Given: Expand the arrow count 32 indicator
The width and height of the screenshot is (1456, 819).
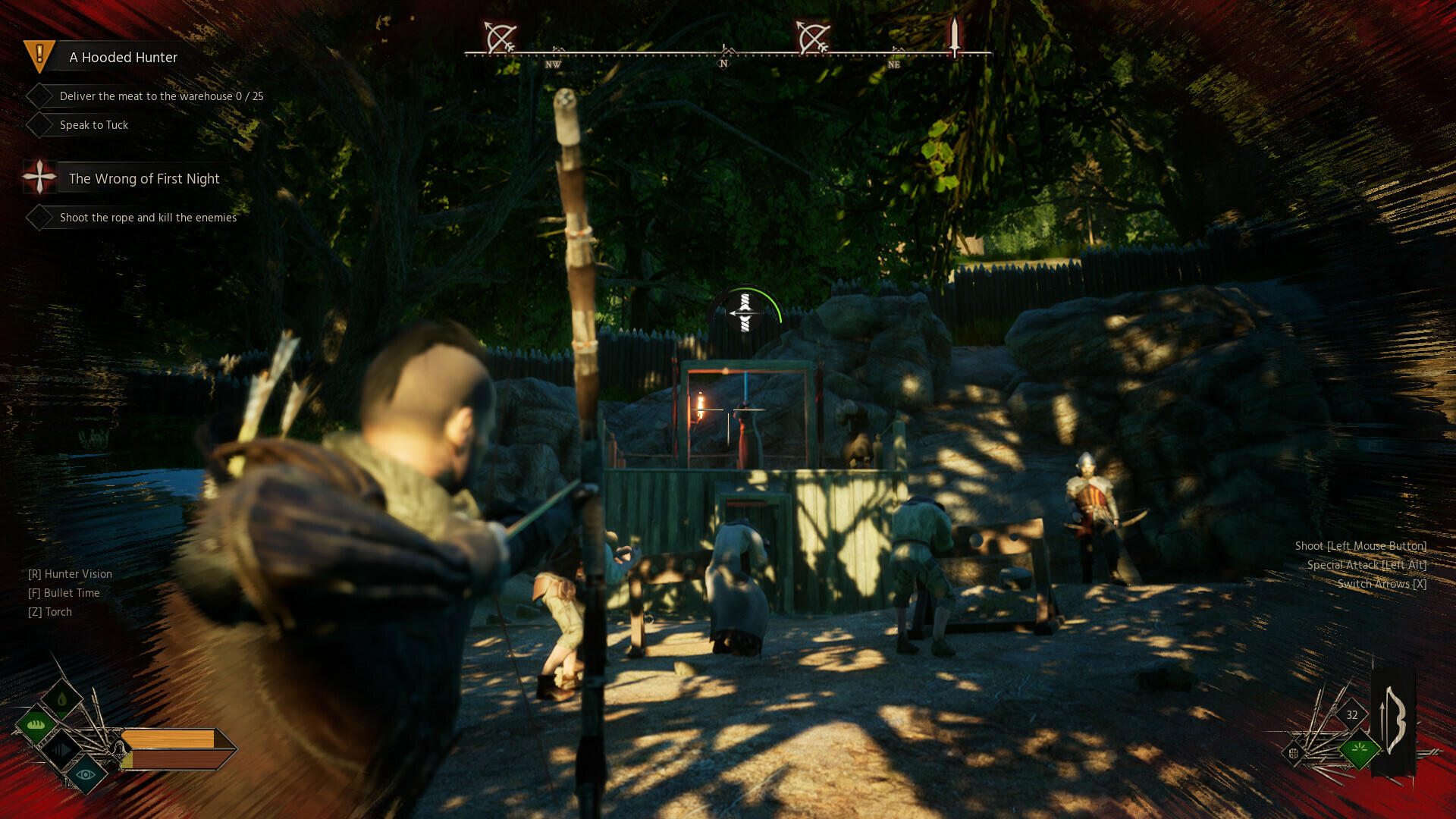Looking at the screenshot, I should (x=1351, y=714).
